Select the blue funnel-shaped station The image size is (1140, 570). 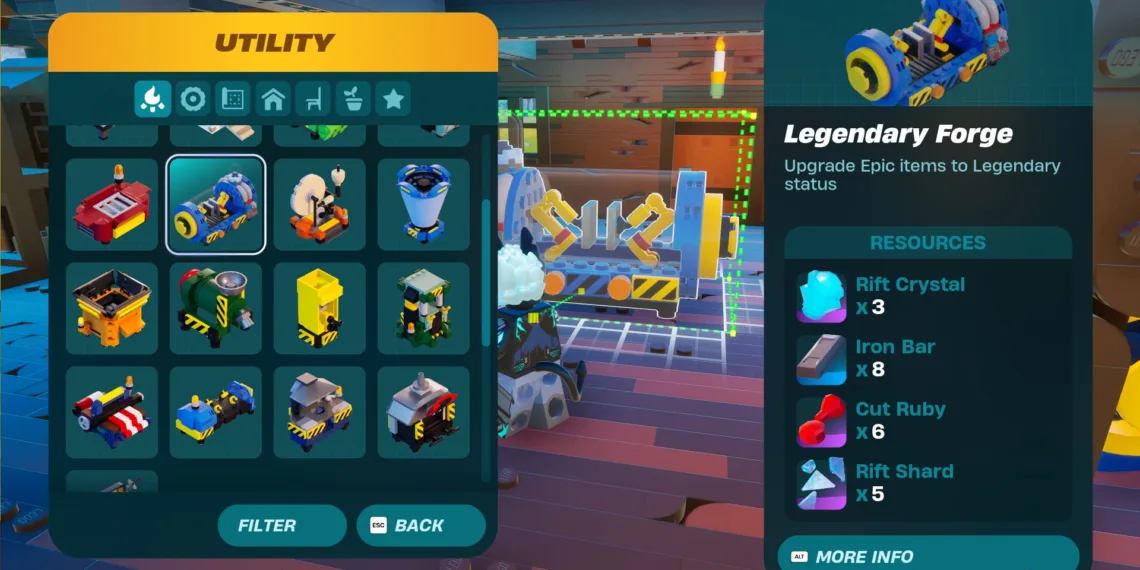coord(424,204)
